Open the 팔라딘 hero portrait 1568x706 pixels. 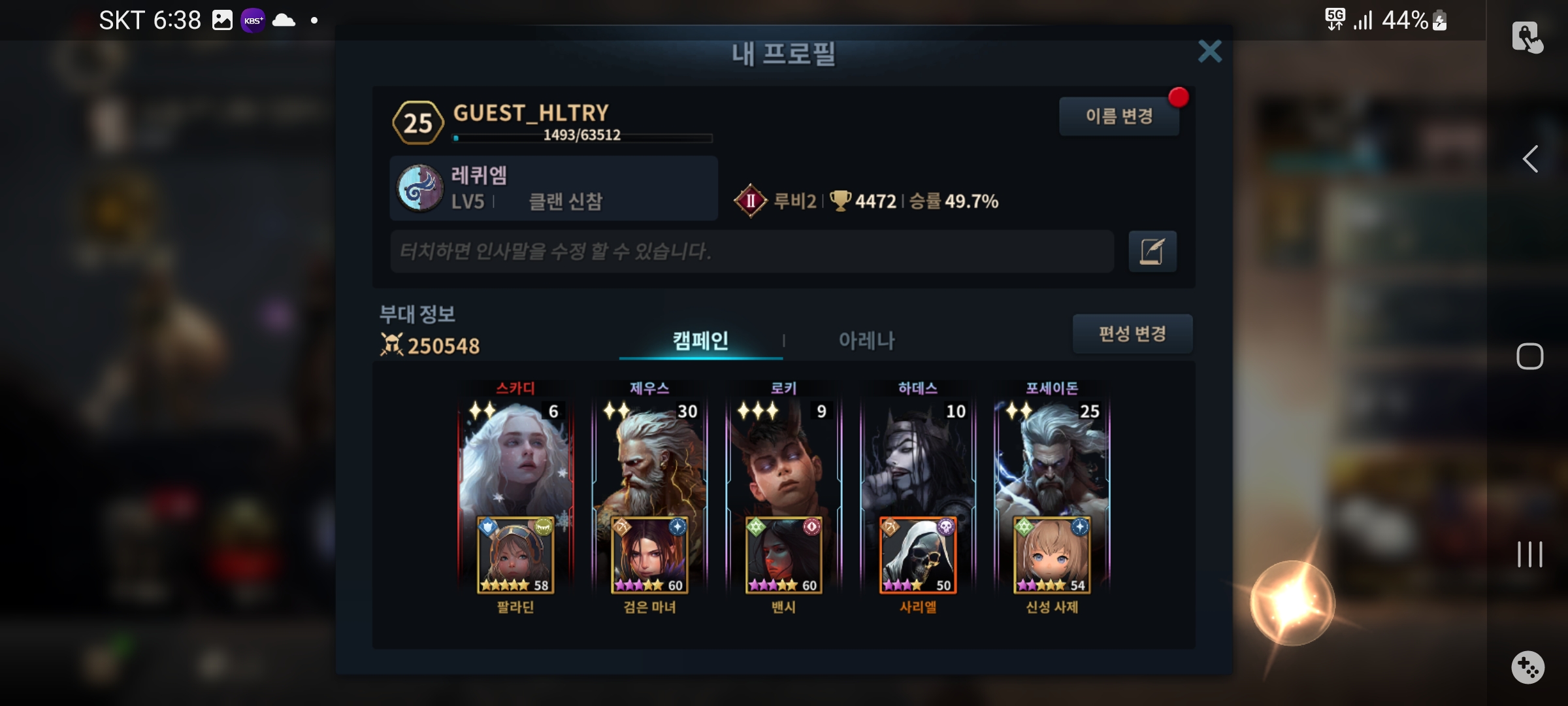515,556
